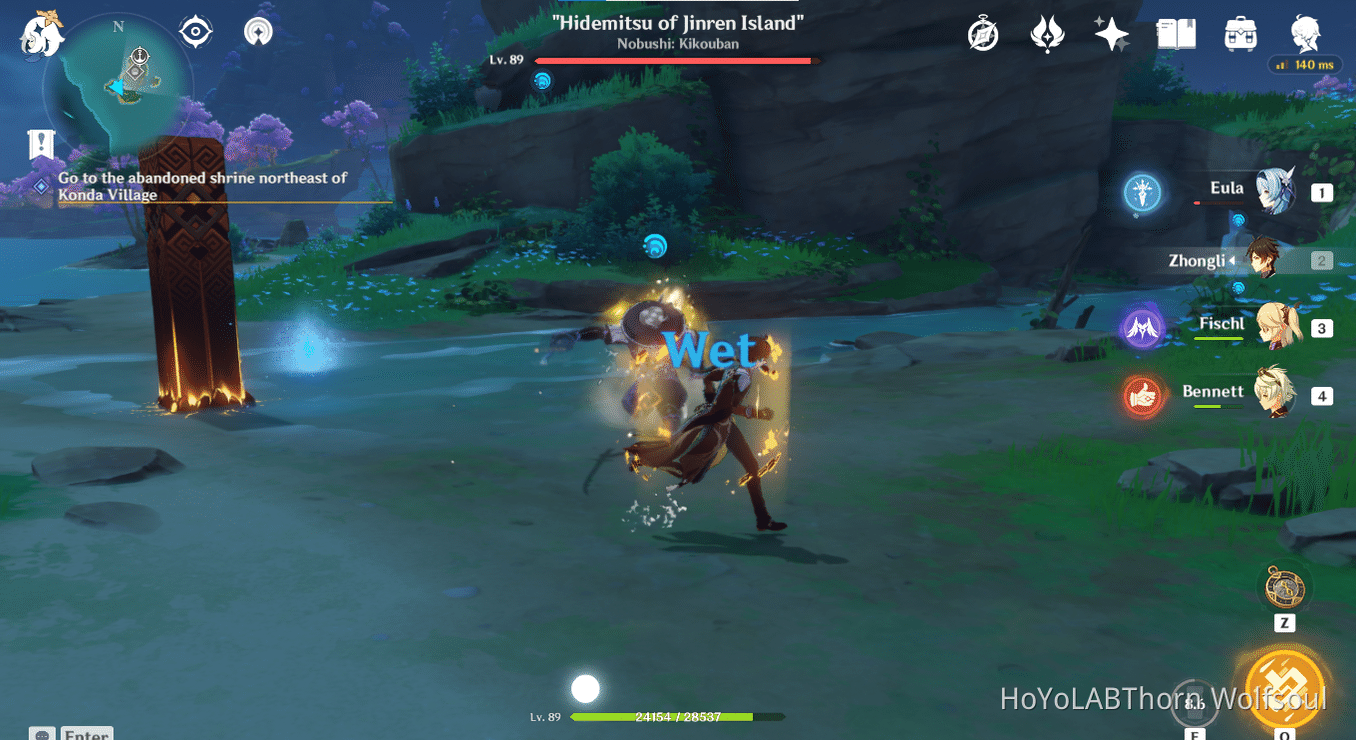This screenshot has height=740, width=1356.
Task: Activate Elemental Sight eye icon
Action: coord(193,30)
